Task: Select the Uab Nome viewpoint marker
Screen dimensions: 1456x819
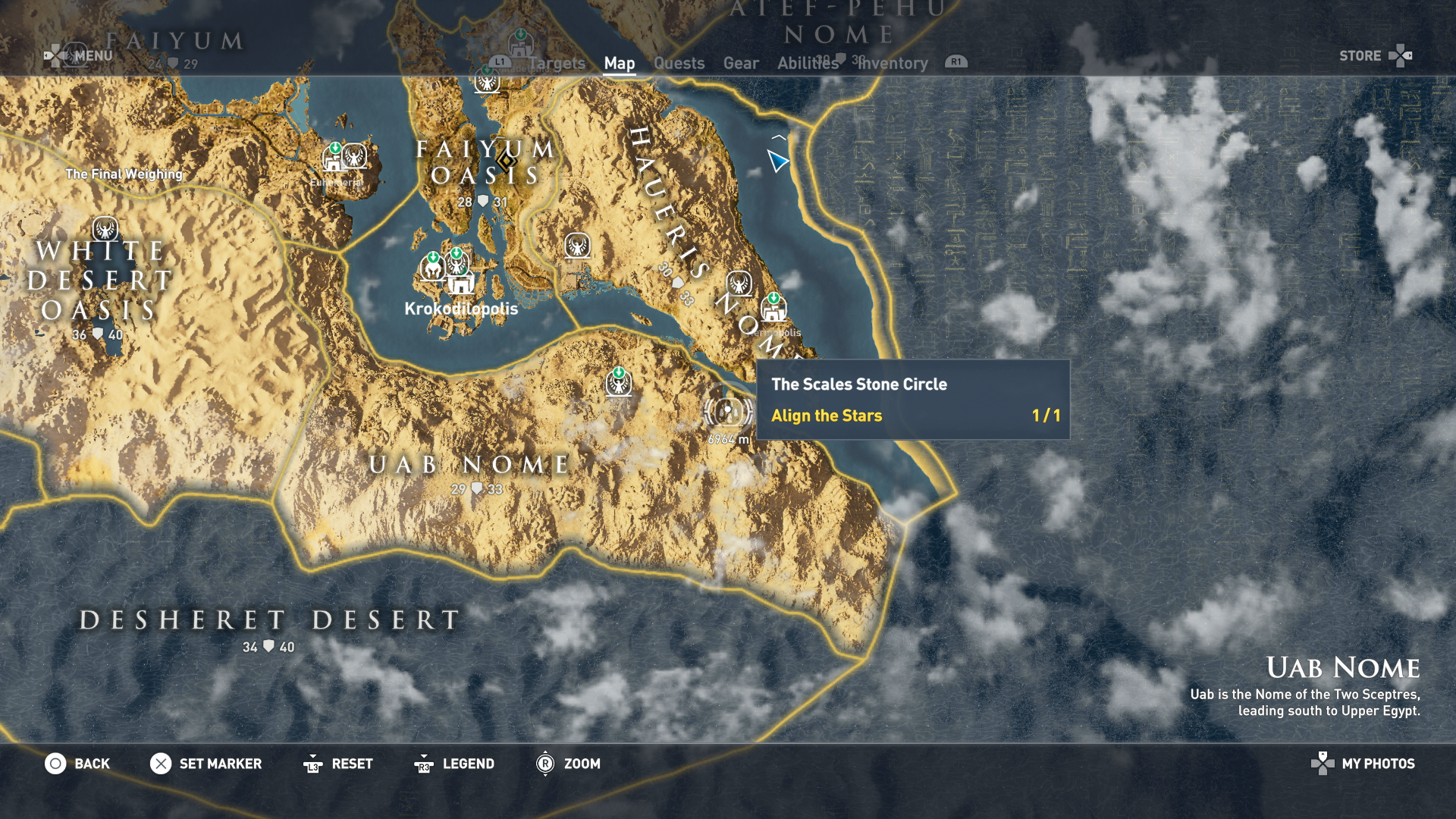Action: pos(619,384)
